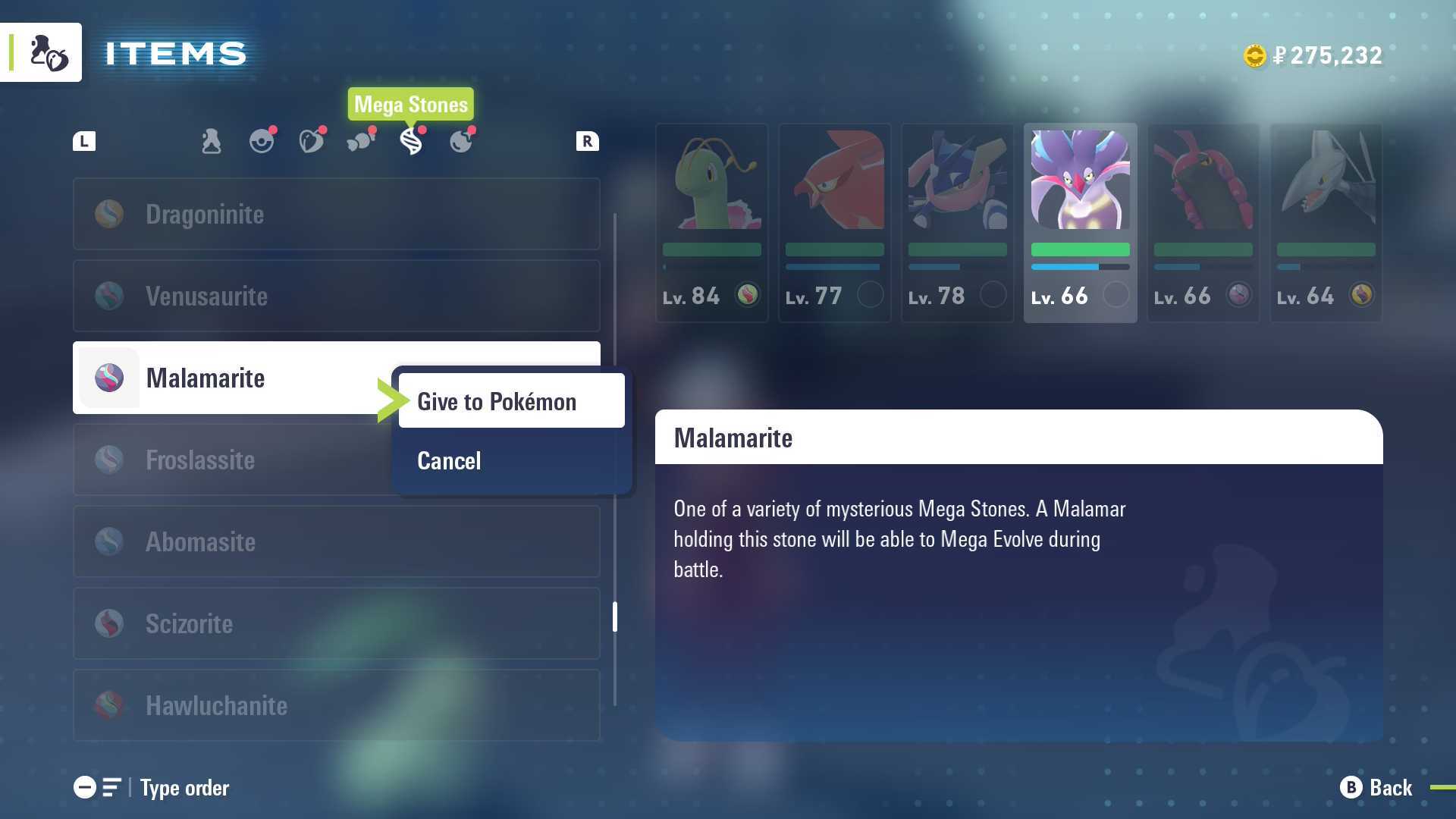Select the Lv. 64 Skarmory party slot

click(x=1326, y=223)
